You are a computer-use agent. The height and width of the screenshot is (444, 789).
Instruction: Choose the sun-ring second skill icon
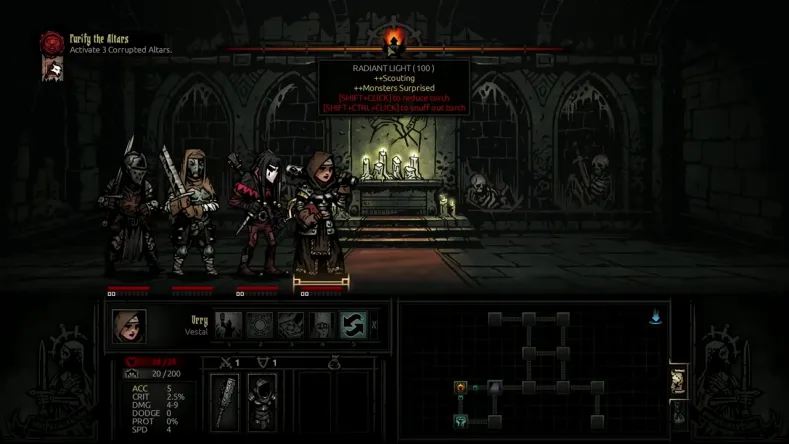(259, 325)
